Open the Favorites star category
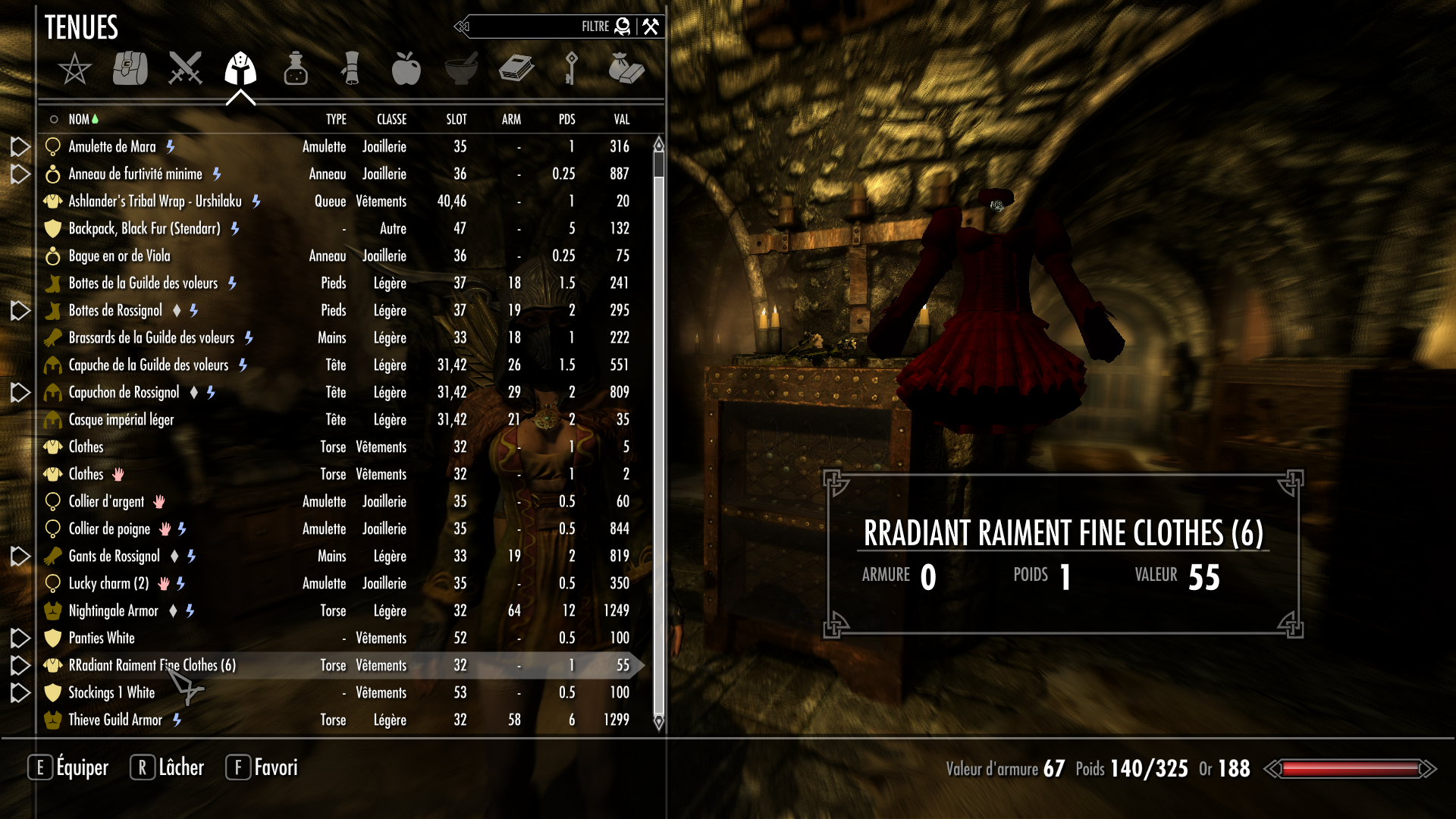Image resolution: width=1456 pixels, height=819 pixels. tap(74, 69)
